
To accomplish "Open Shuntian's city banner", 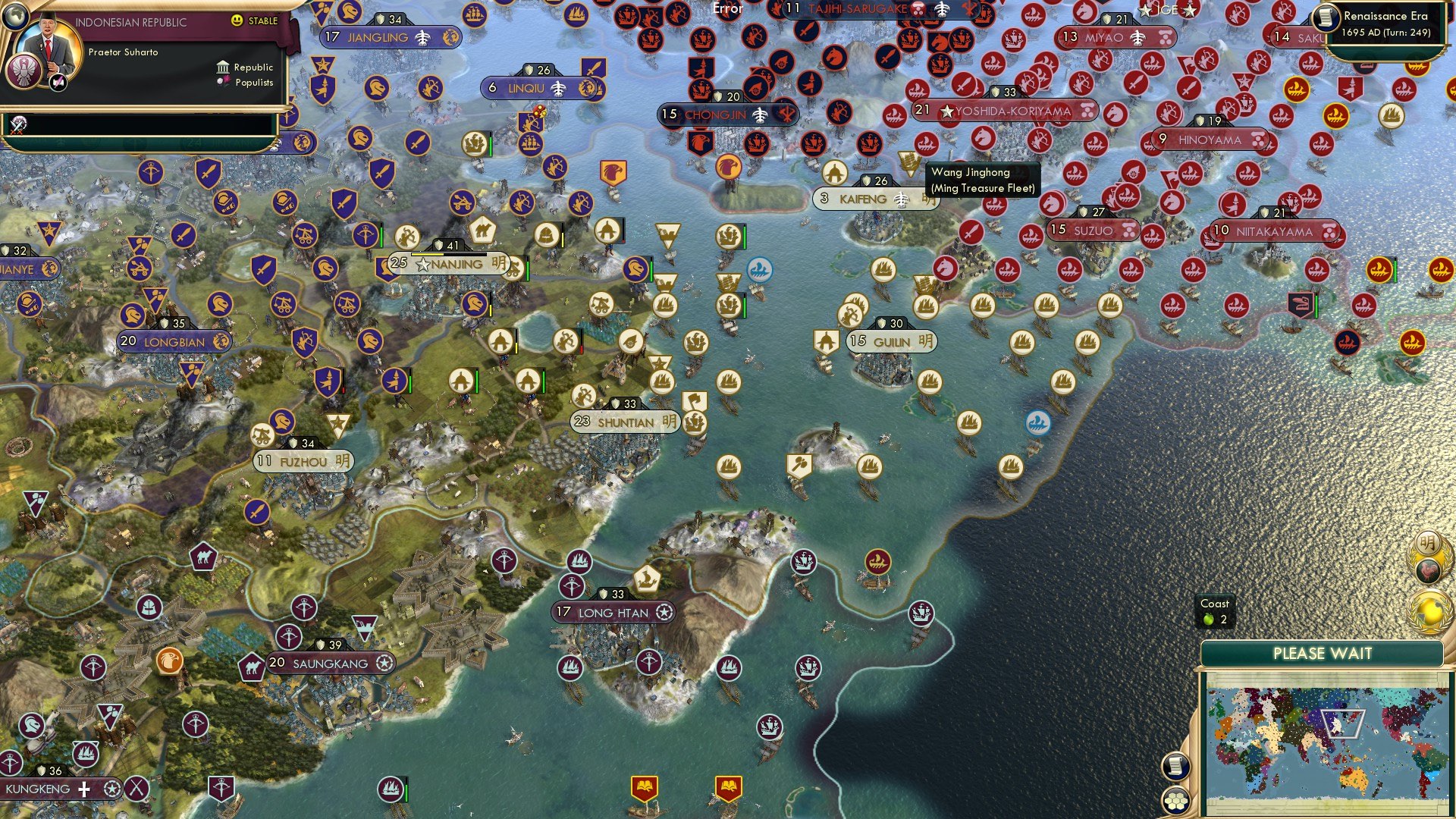I will pos(626,423).
